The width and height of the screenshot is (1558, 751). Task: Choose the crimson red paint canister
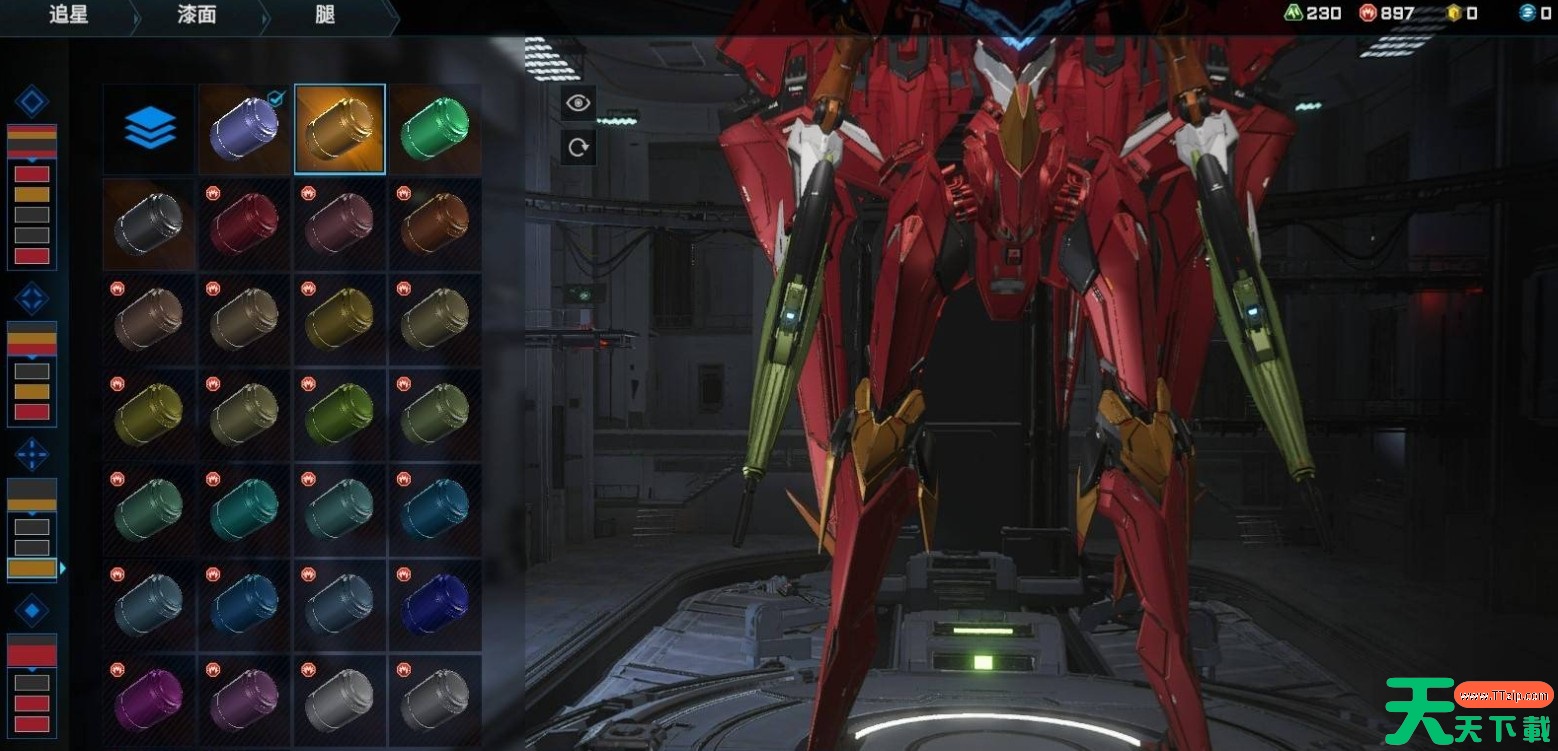(244, 224)
